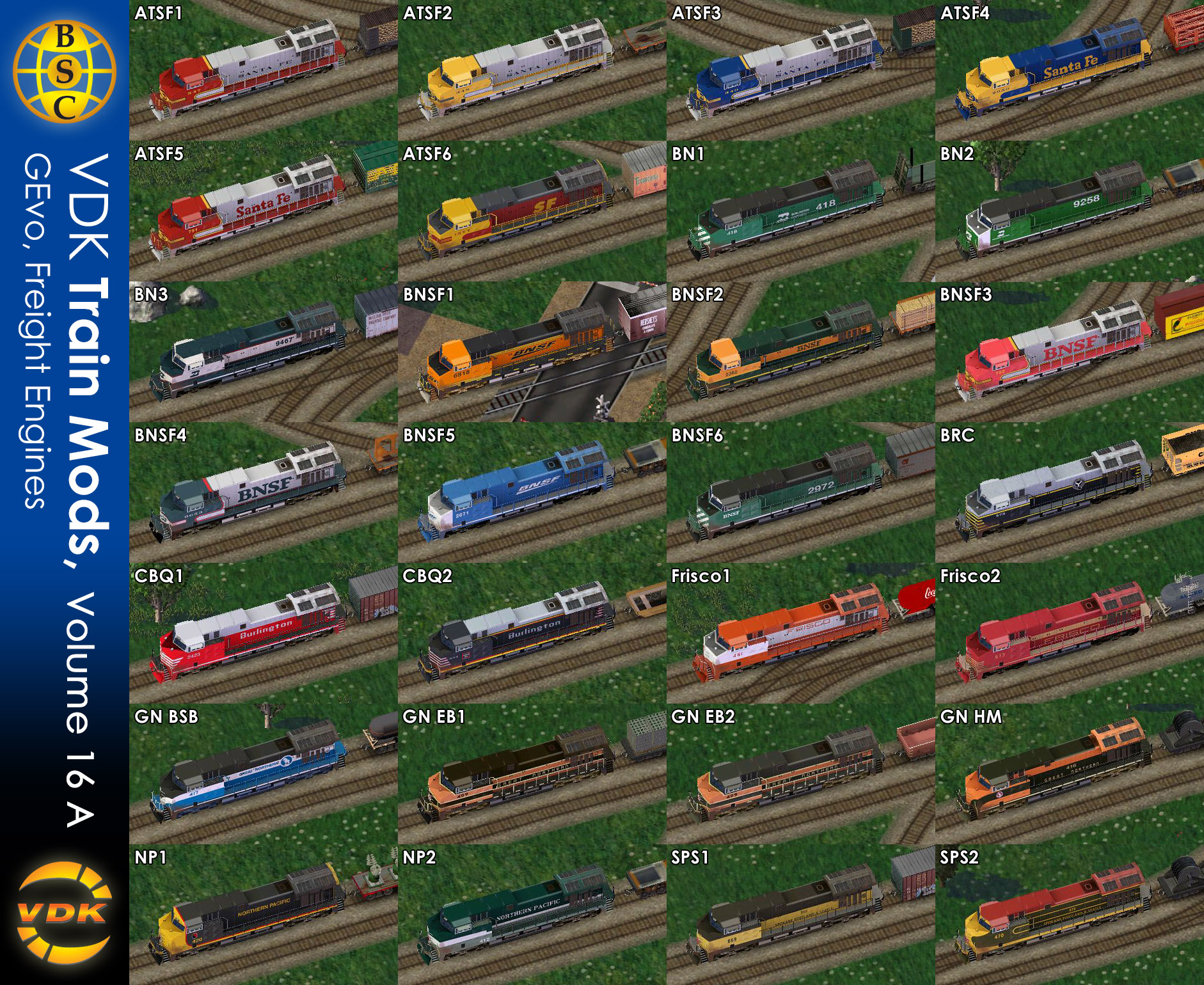The width and height of the screenshot is (1204, 985).
Task: Choose the GN HM engine tile
Action: click(1069, 774)
